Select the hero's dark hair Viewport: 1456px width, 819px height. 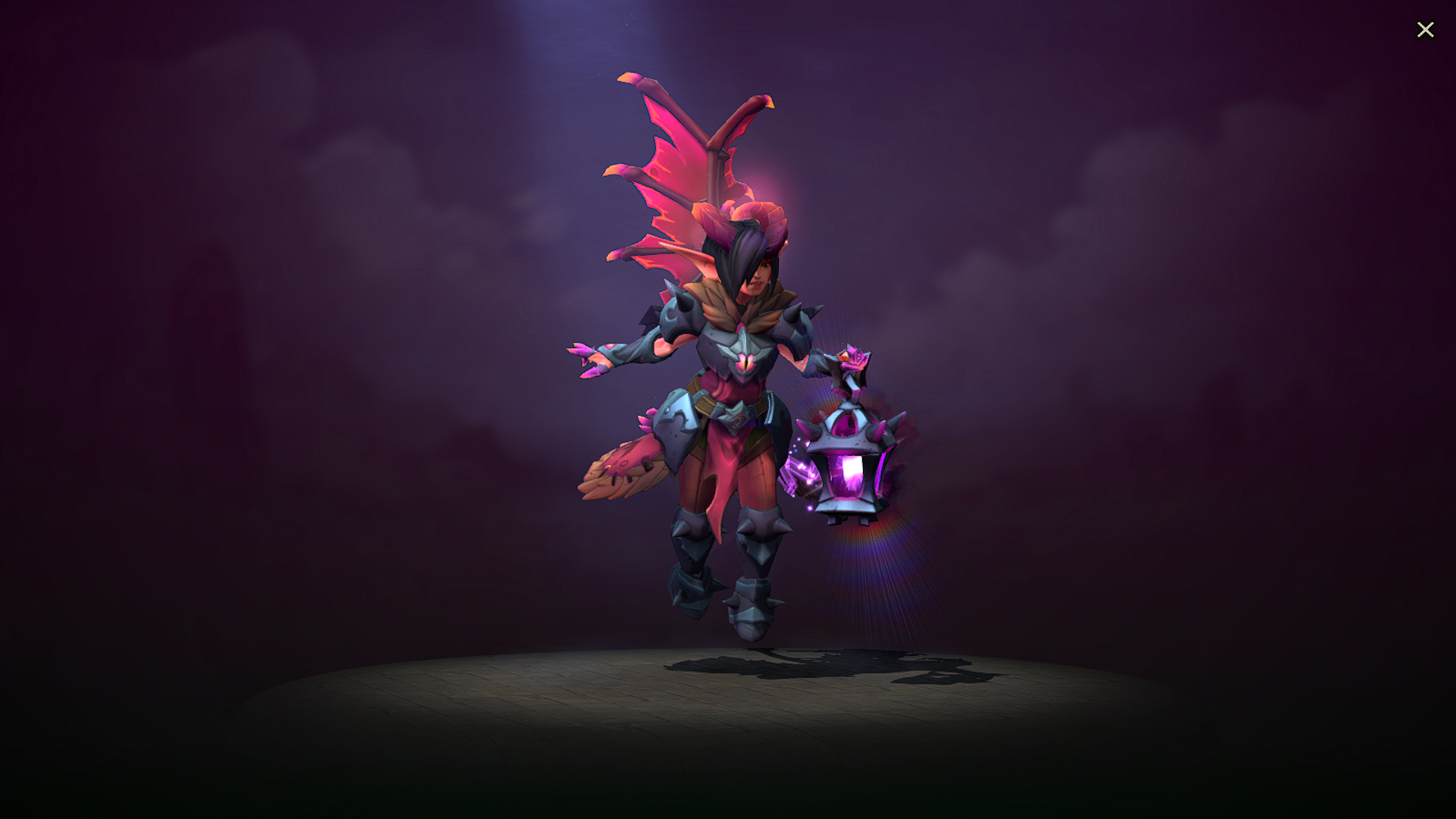[739, 250]
